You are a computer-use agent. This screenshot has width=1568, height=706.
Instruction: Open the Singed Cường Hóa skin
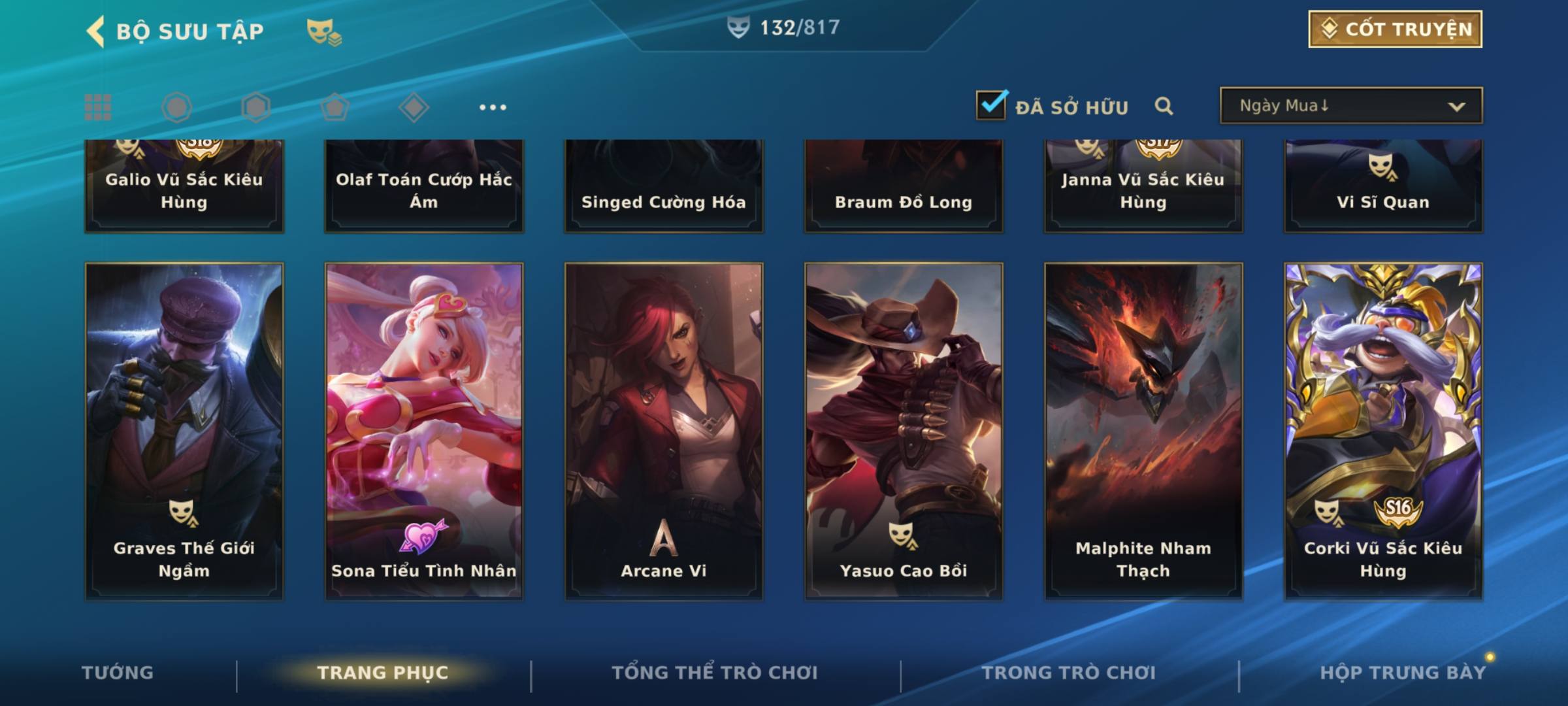point(664,186)
